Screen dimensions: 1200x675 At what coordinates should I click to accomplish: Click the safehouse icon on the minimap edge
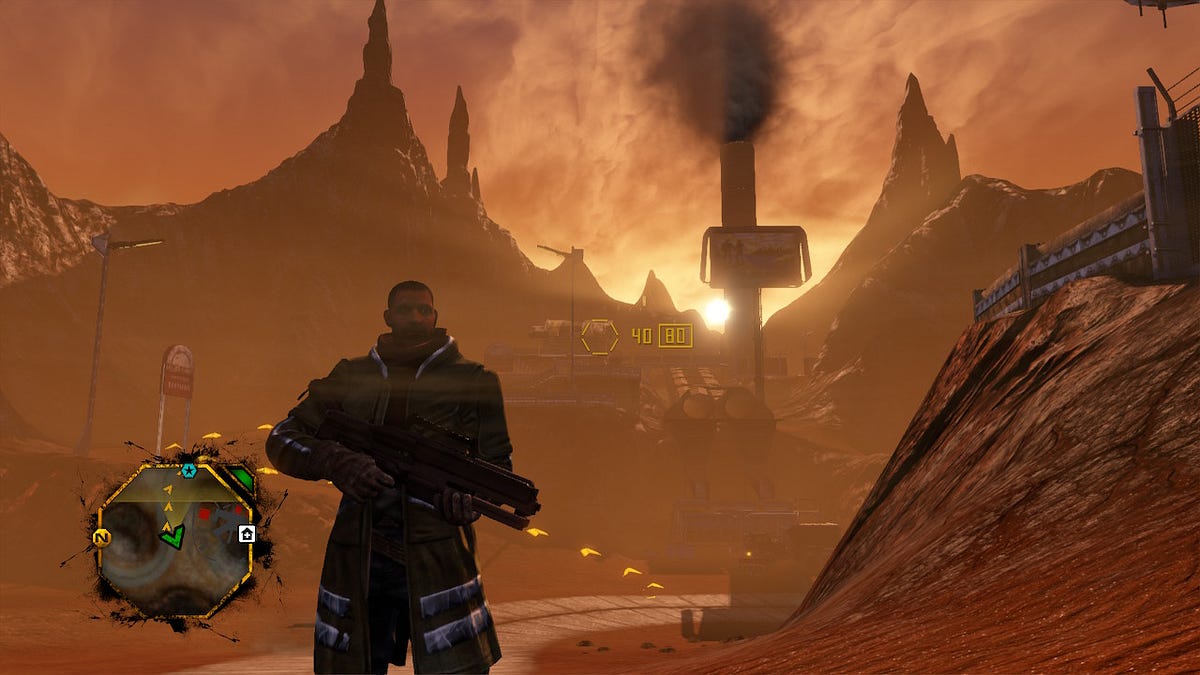click(247, 534)
